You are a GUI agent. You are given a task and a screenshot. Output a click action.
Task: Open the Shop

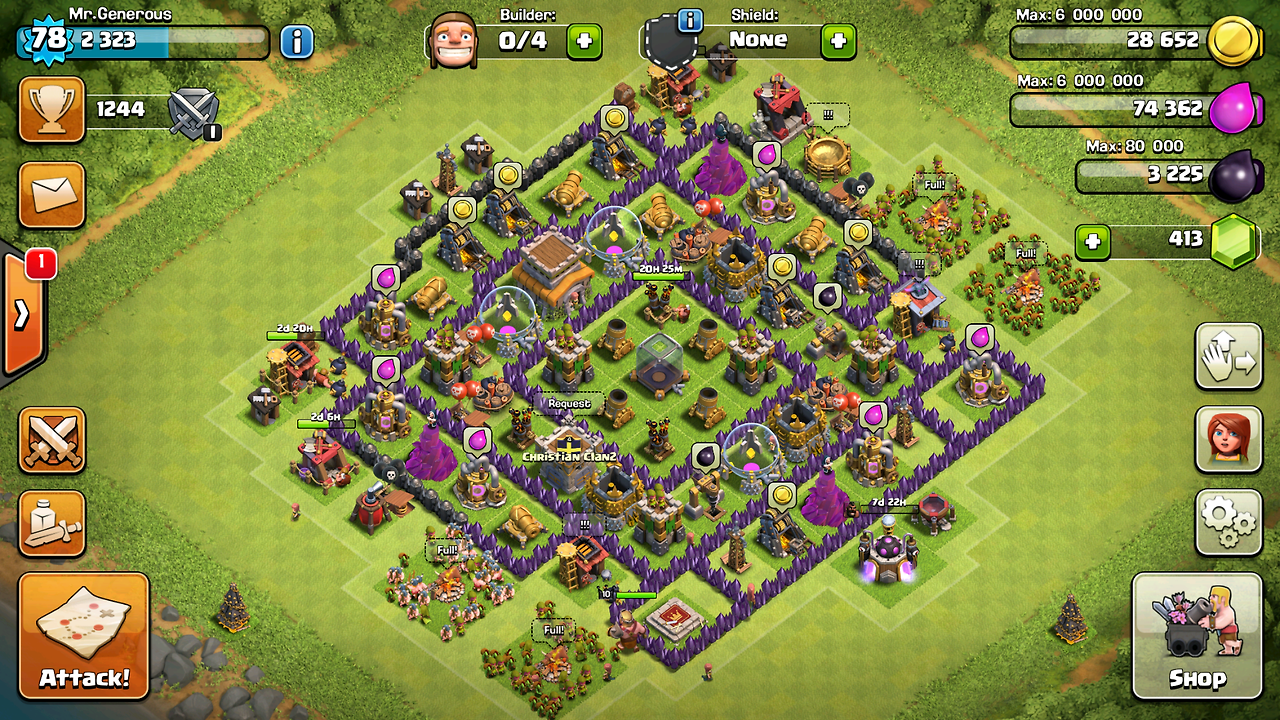coord(1196,635)
